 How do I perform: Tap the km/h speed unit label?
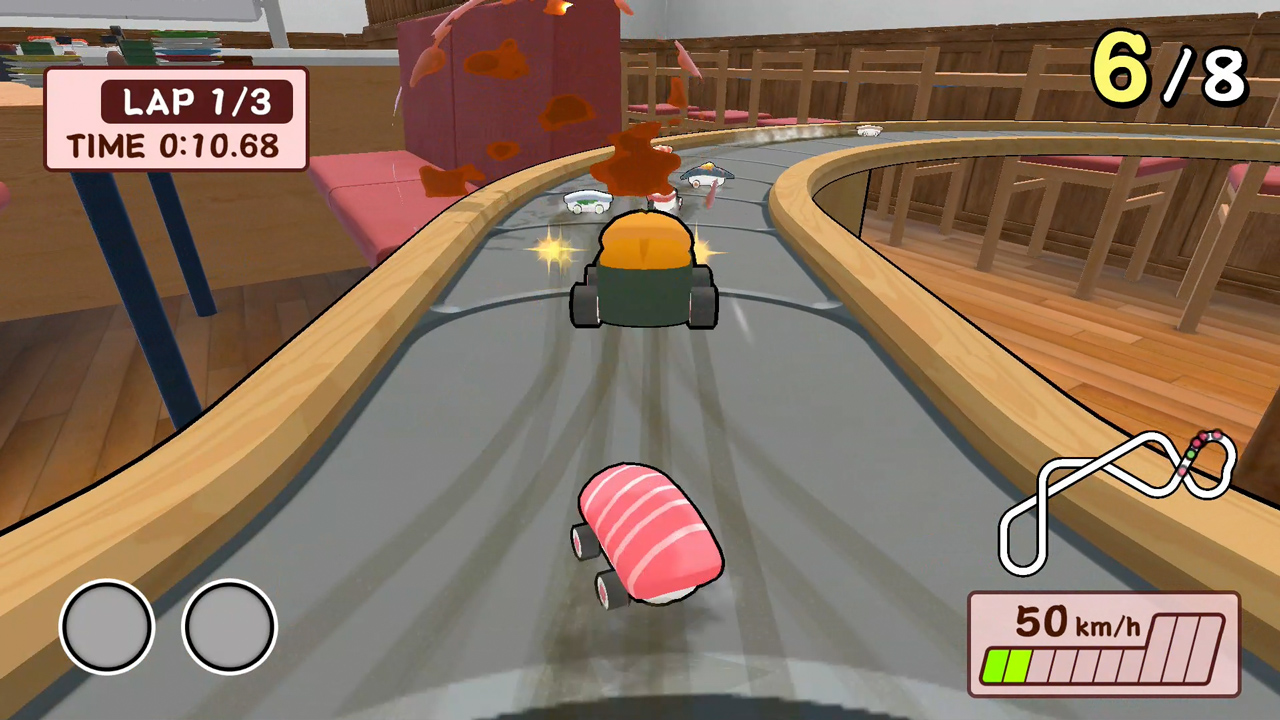tap(1105, 625)
